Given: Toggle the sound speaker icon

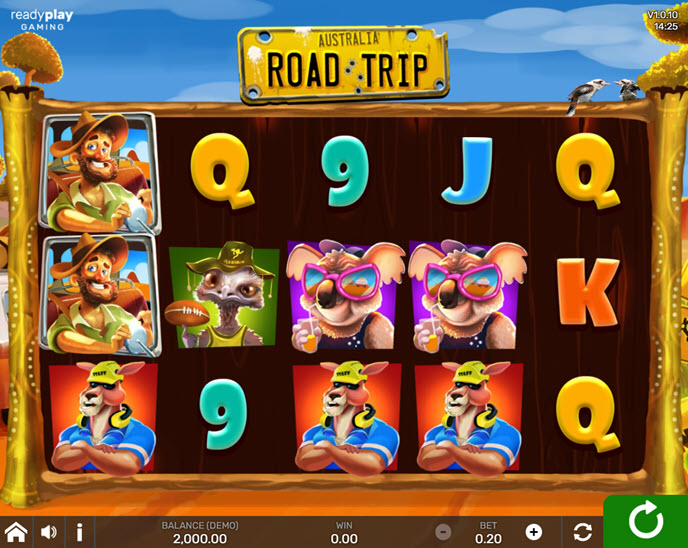Looking at the screenshot, I should tap(48, 532).
